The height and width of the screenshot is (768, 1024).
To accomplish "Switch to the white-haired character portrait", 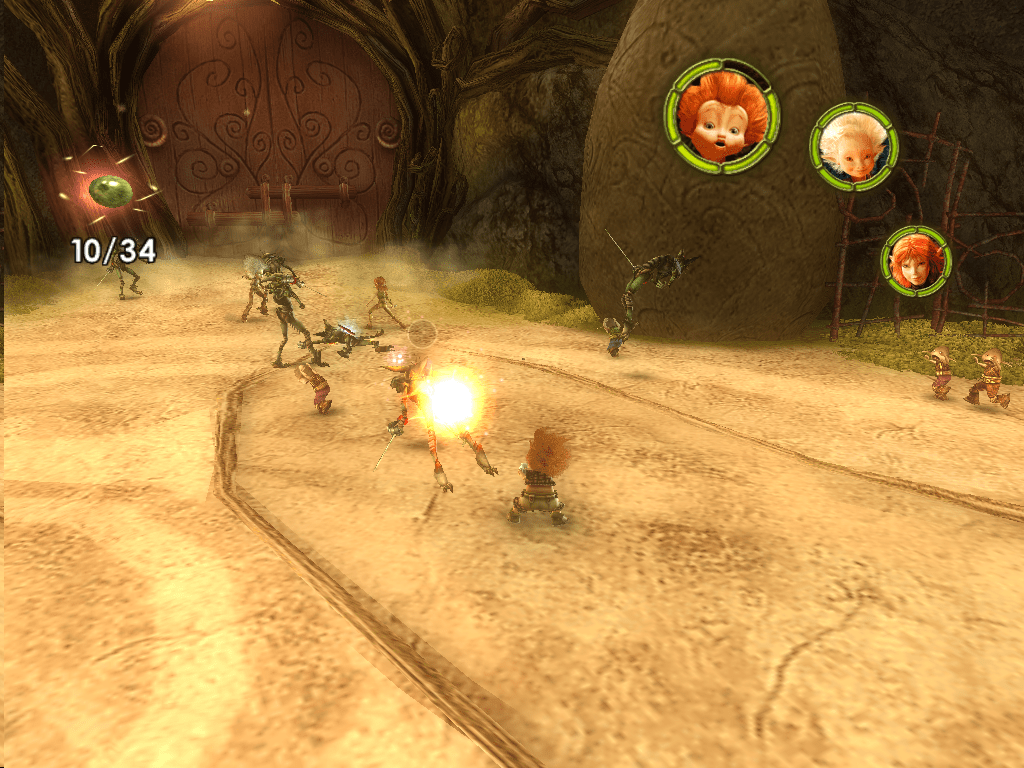I will click(x=853, y=146).
